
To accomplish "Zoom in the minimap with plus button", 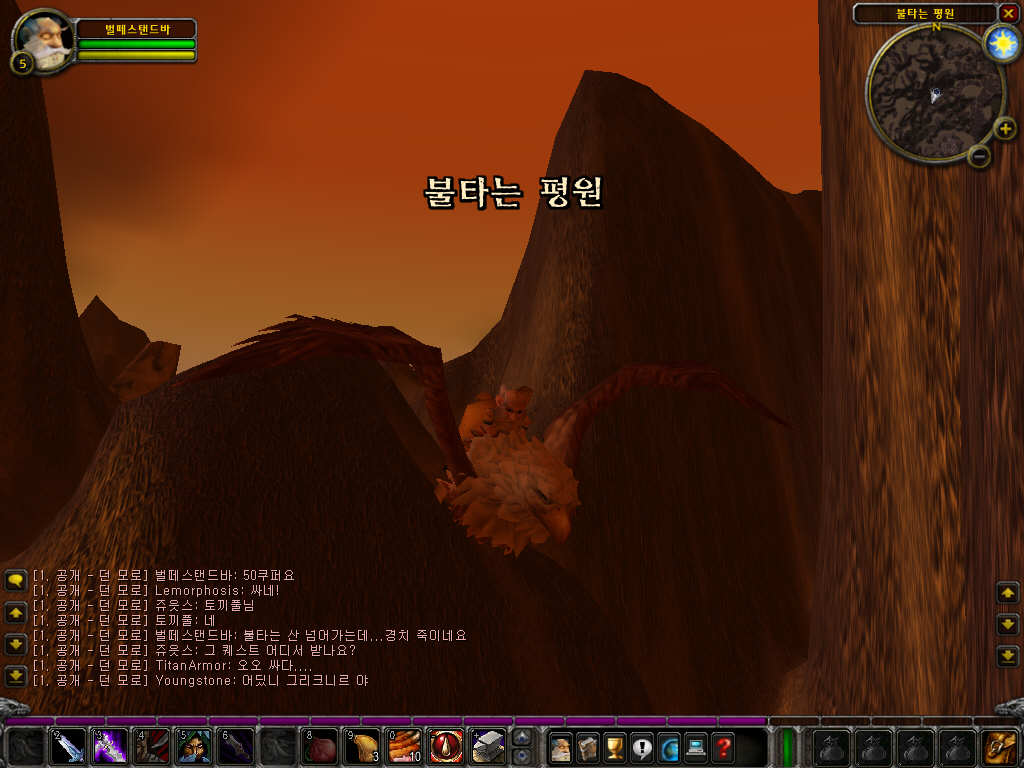I will click(1004, 128).
